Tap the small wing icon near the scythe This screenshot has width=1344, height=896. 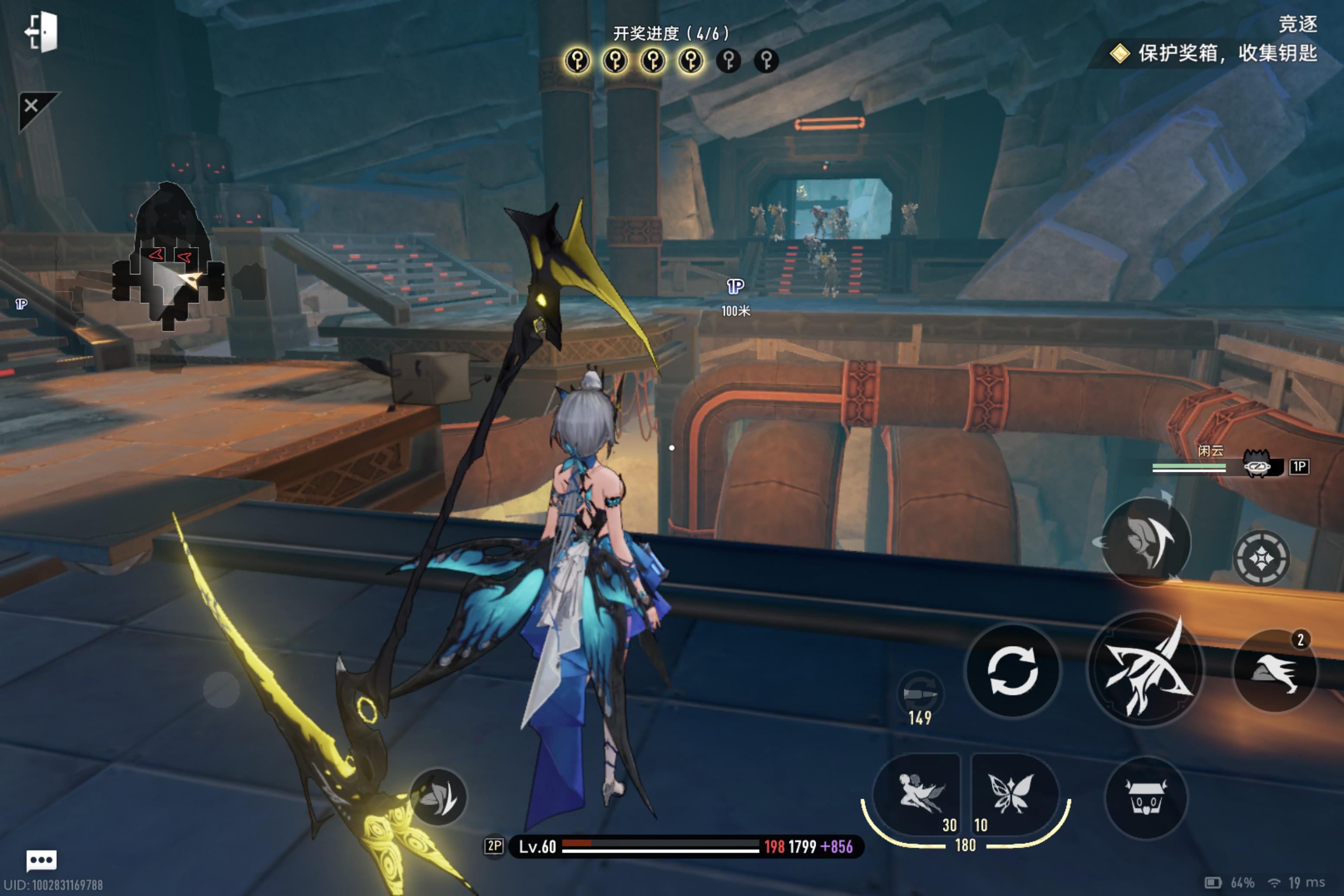click(438, 797)
